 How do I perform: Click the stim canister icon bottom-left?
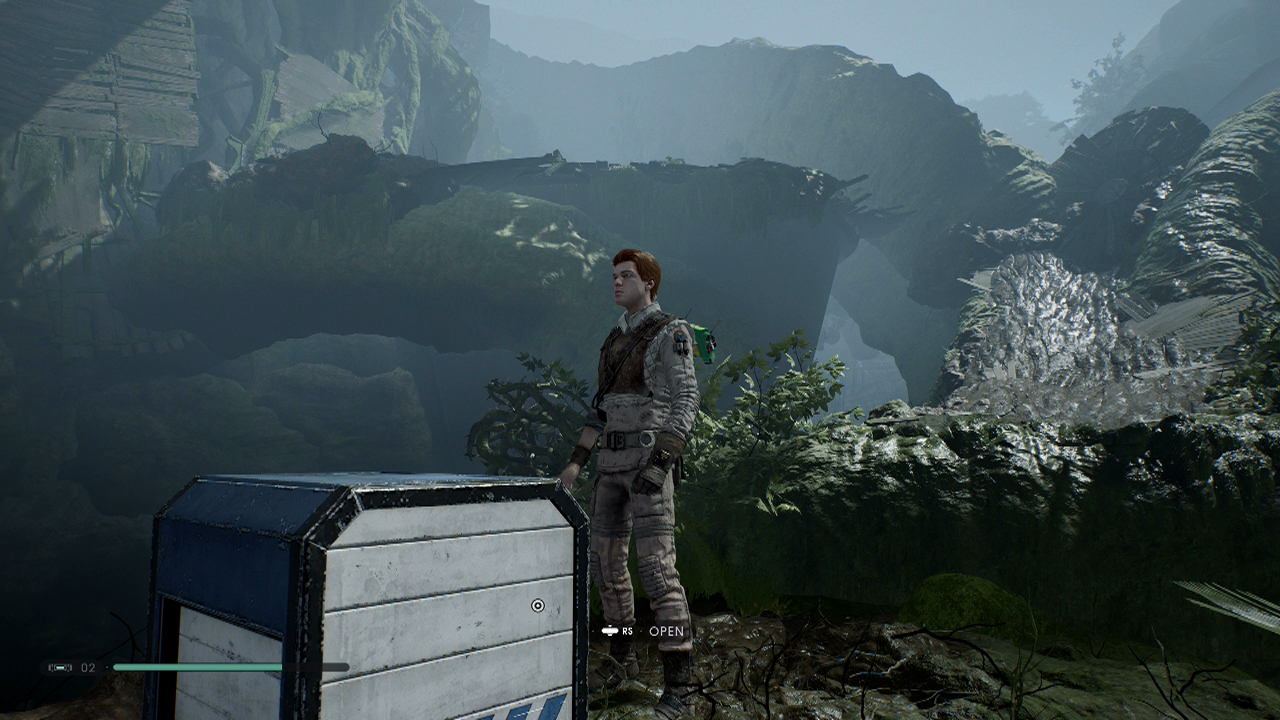[x=60, y=667]
